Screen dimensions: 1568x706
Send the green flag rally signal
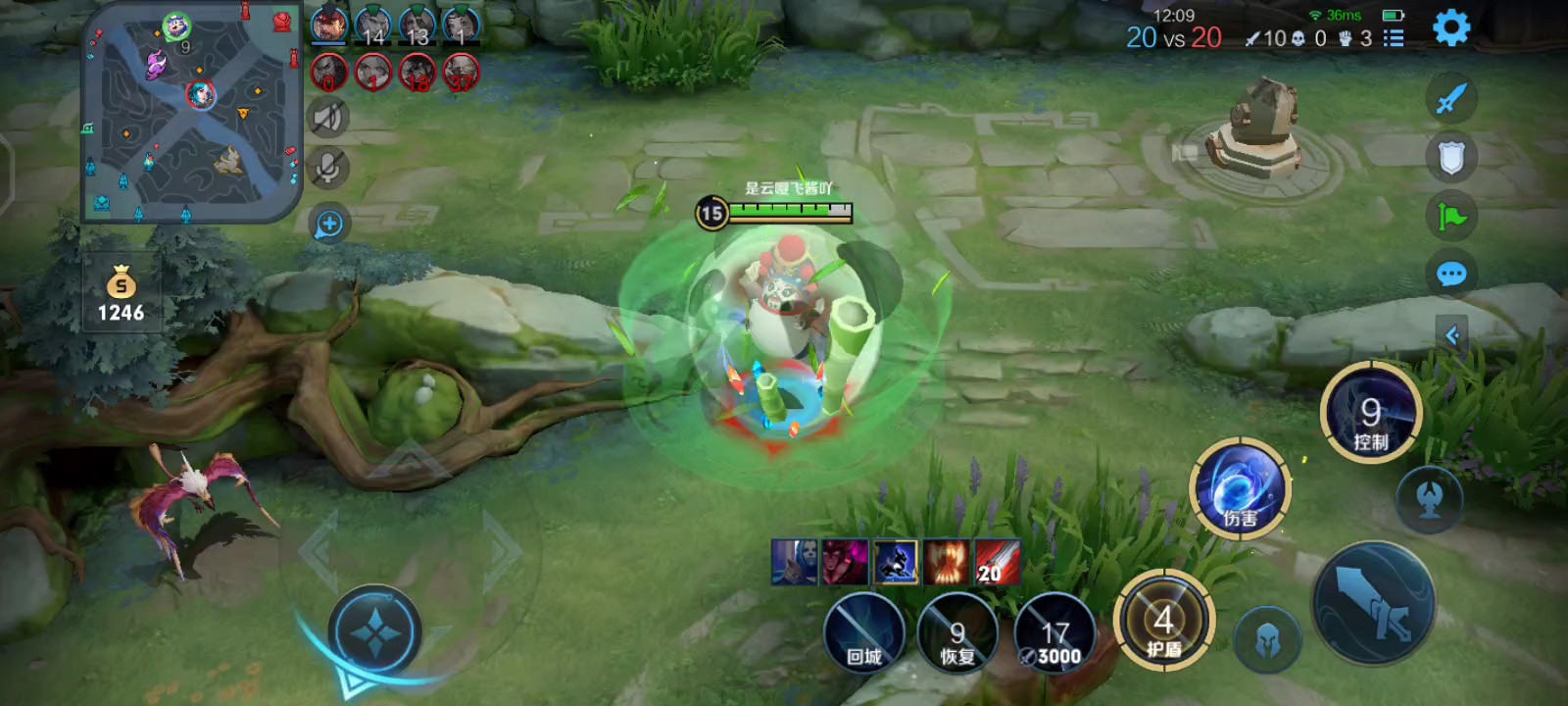[x=1451, y=216]
